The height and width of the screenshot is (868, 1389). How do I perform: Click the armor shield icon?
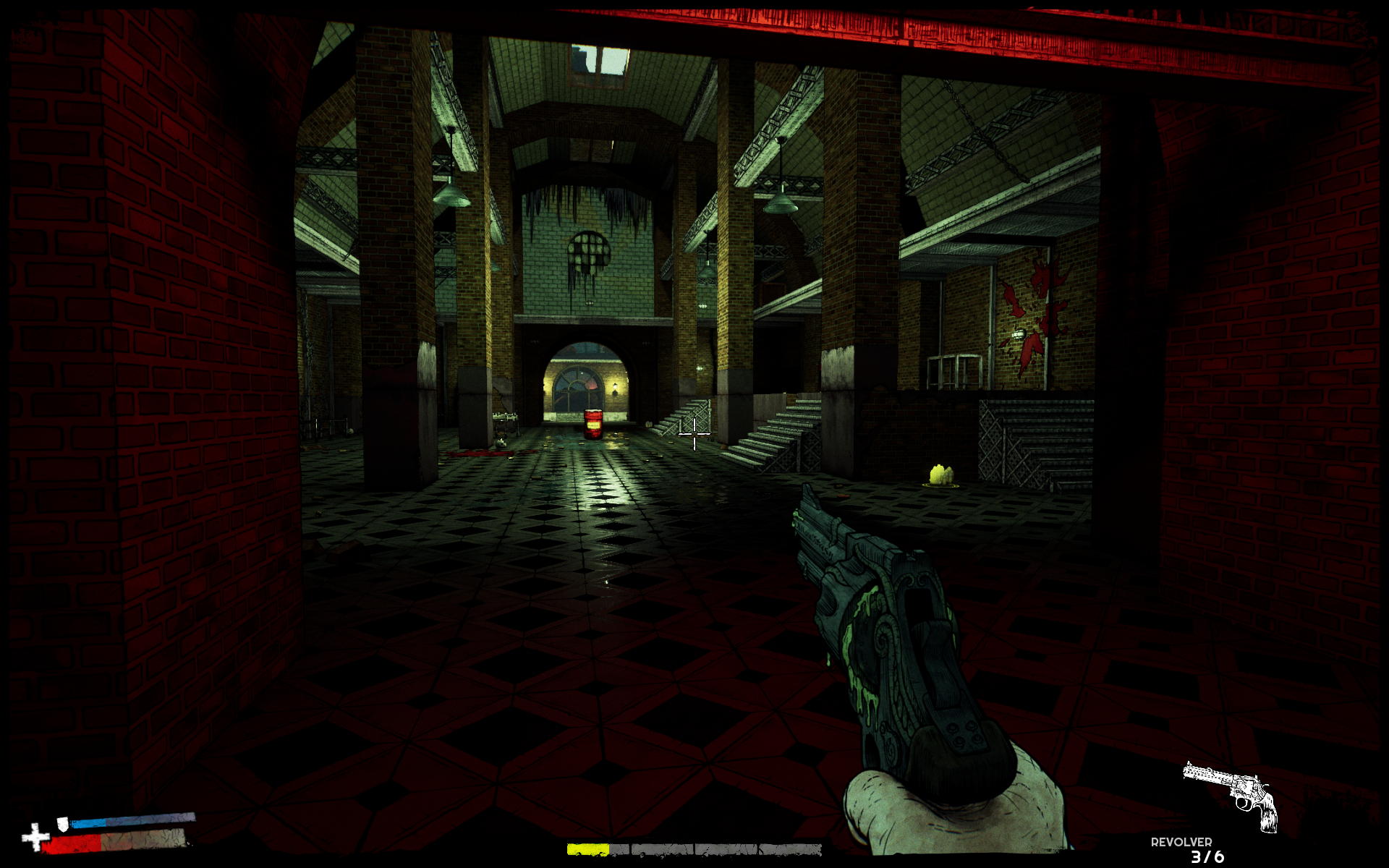click(64, 823)
